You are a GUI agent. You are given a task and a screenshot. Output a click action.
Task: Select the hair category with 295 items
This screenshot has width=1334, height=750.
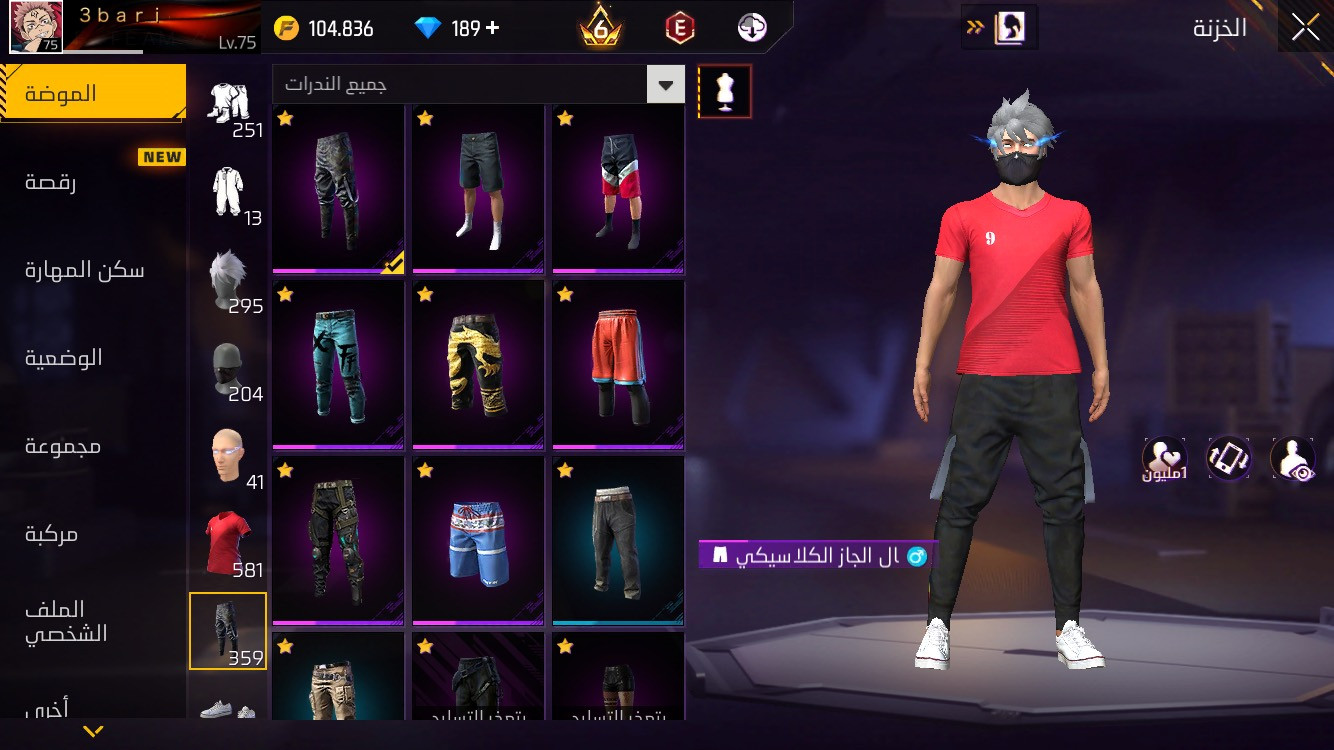[228, 280]
